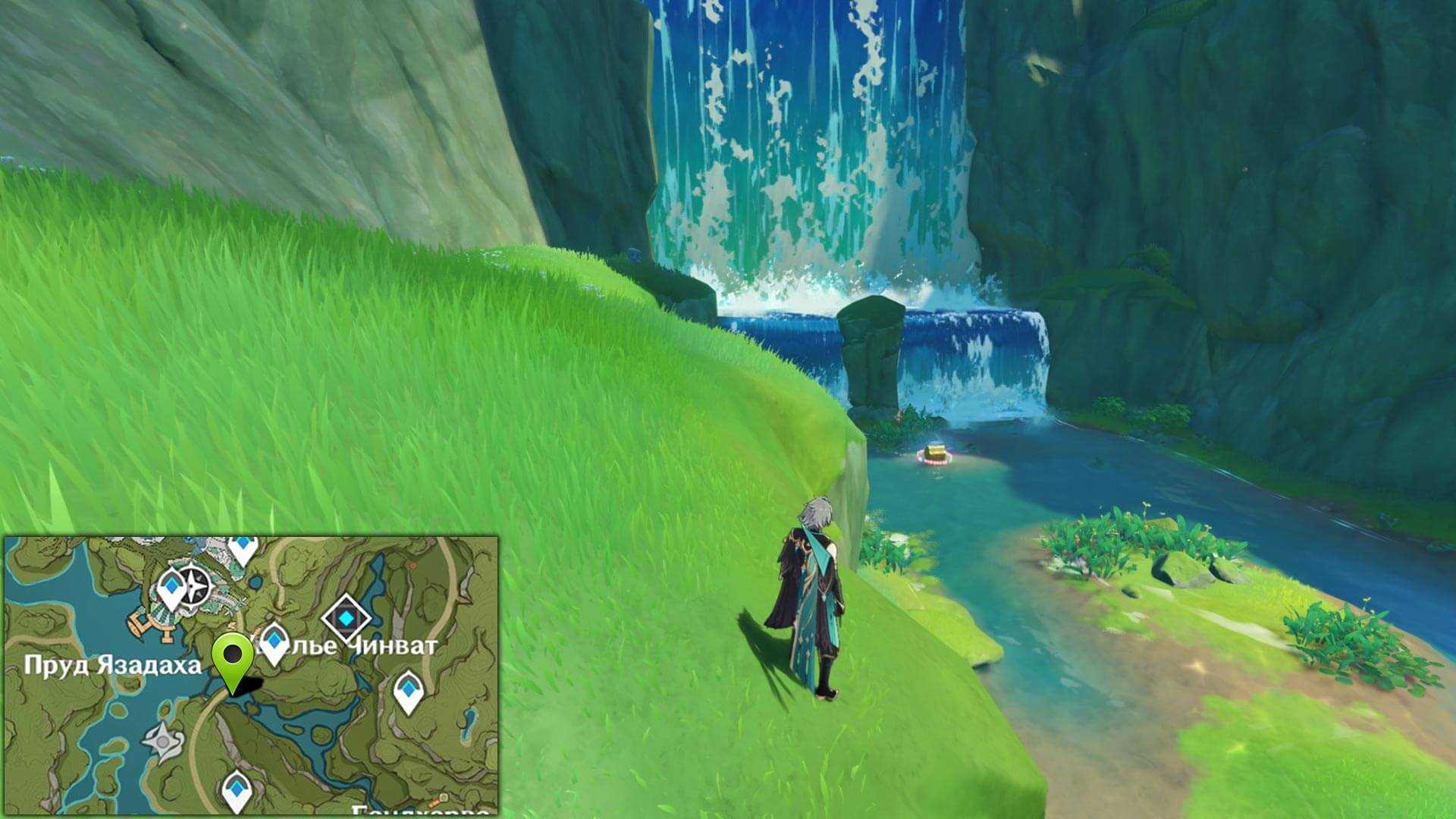Click the black compass star marker
The width and height of the screenshot is (1456, 819).
pos(198,585)
